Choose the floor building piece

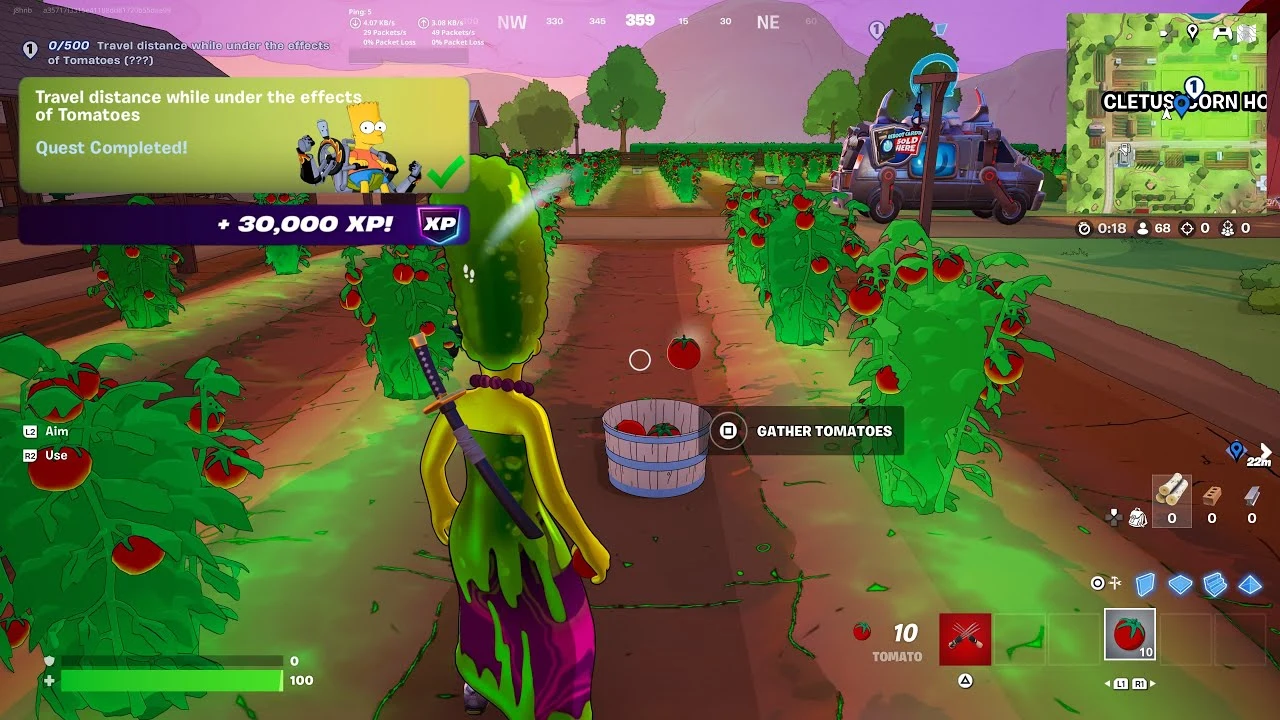(1180, 585)
